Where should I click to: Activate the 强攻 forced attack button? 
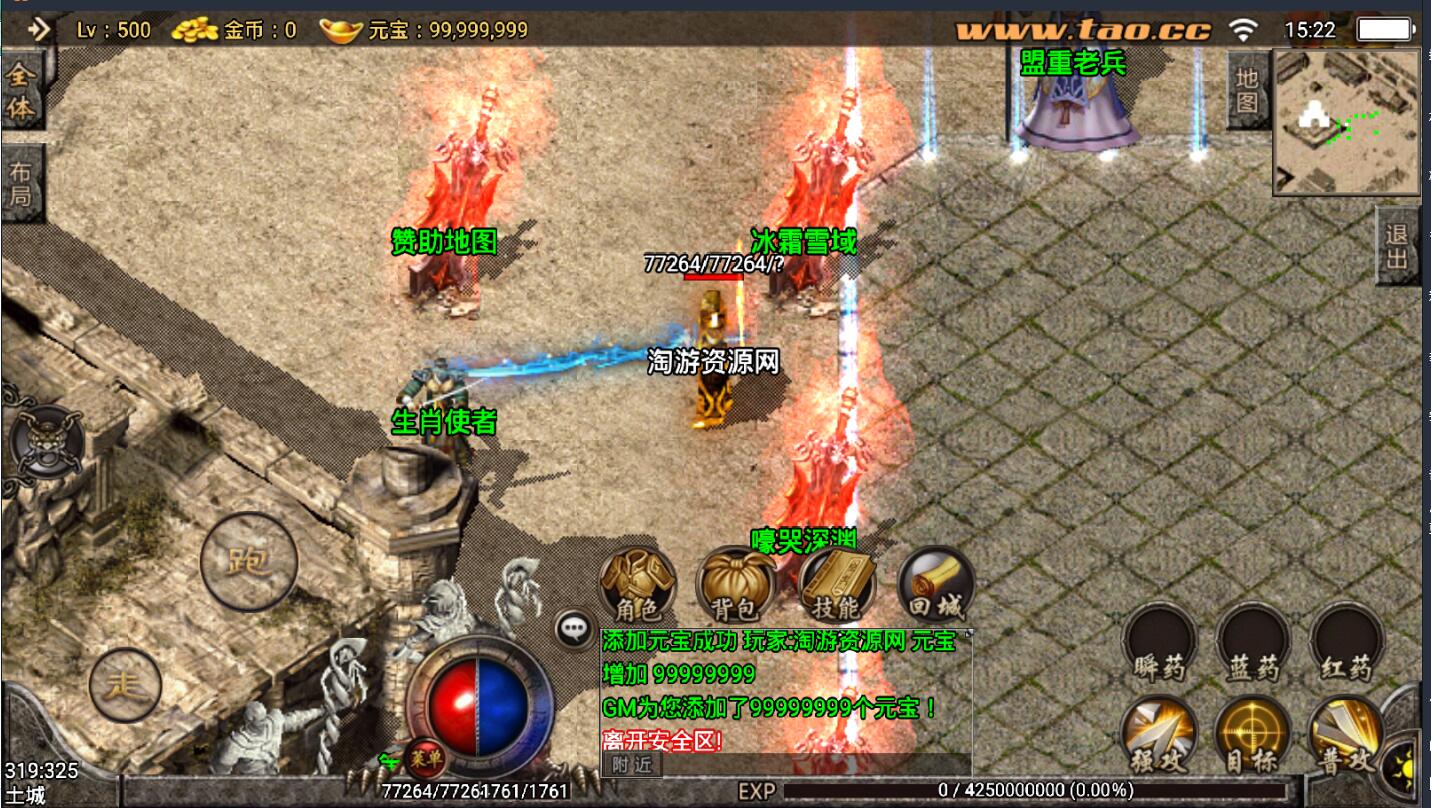1159,735
